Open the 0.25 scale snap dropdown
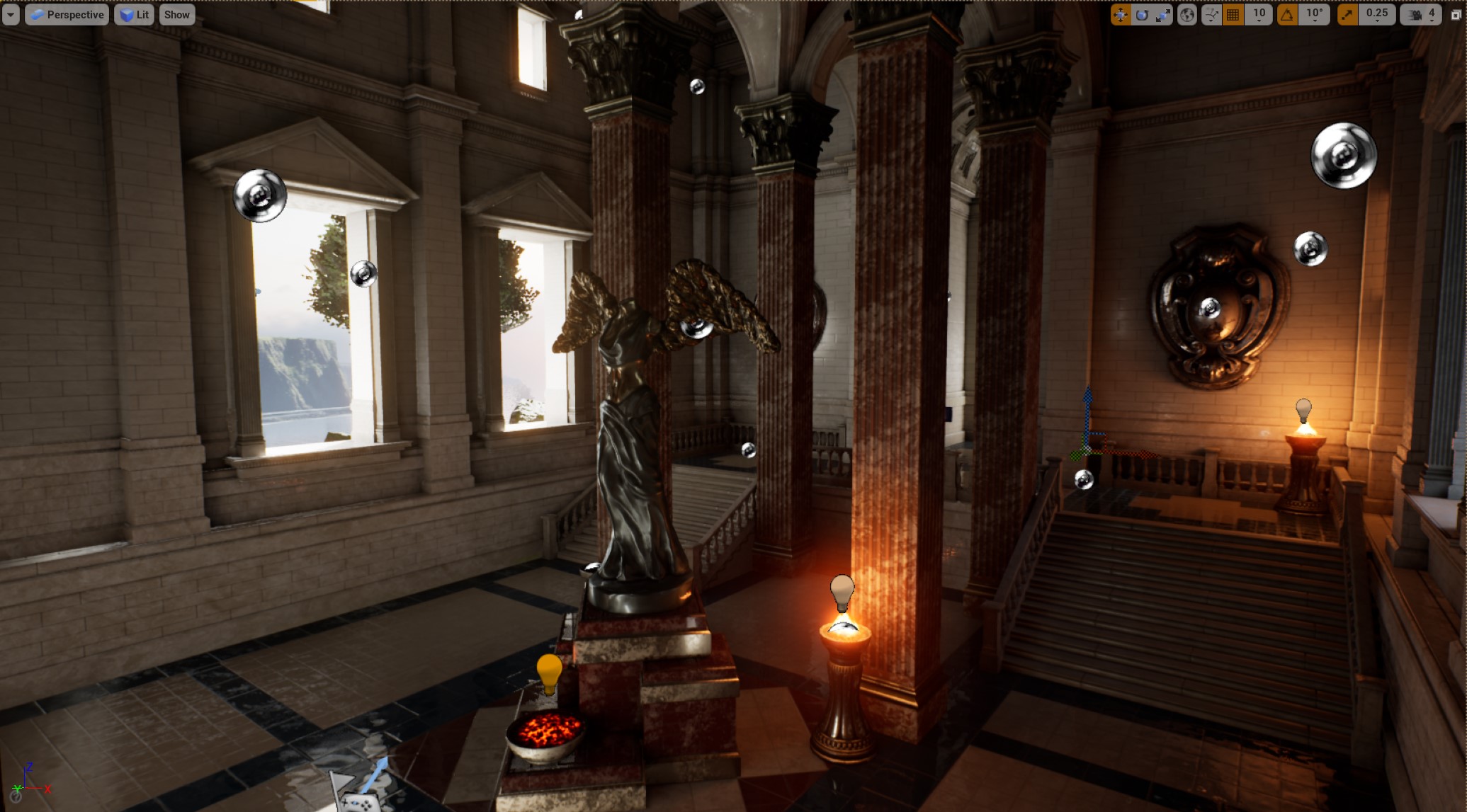1467x812 pixels. point(1377,14)
